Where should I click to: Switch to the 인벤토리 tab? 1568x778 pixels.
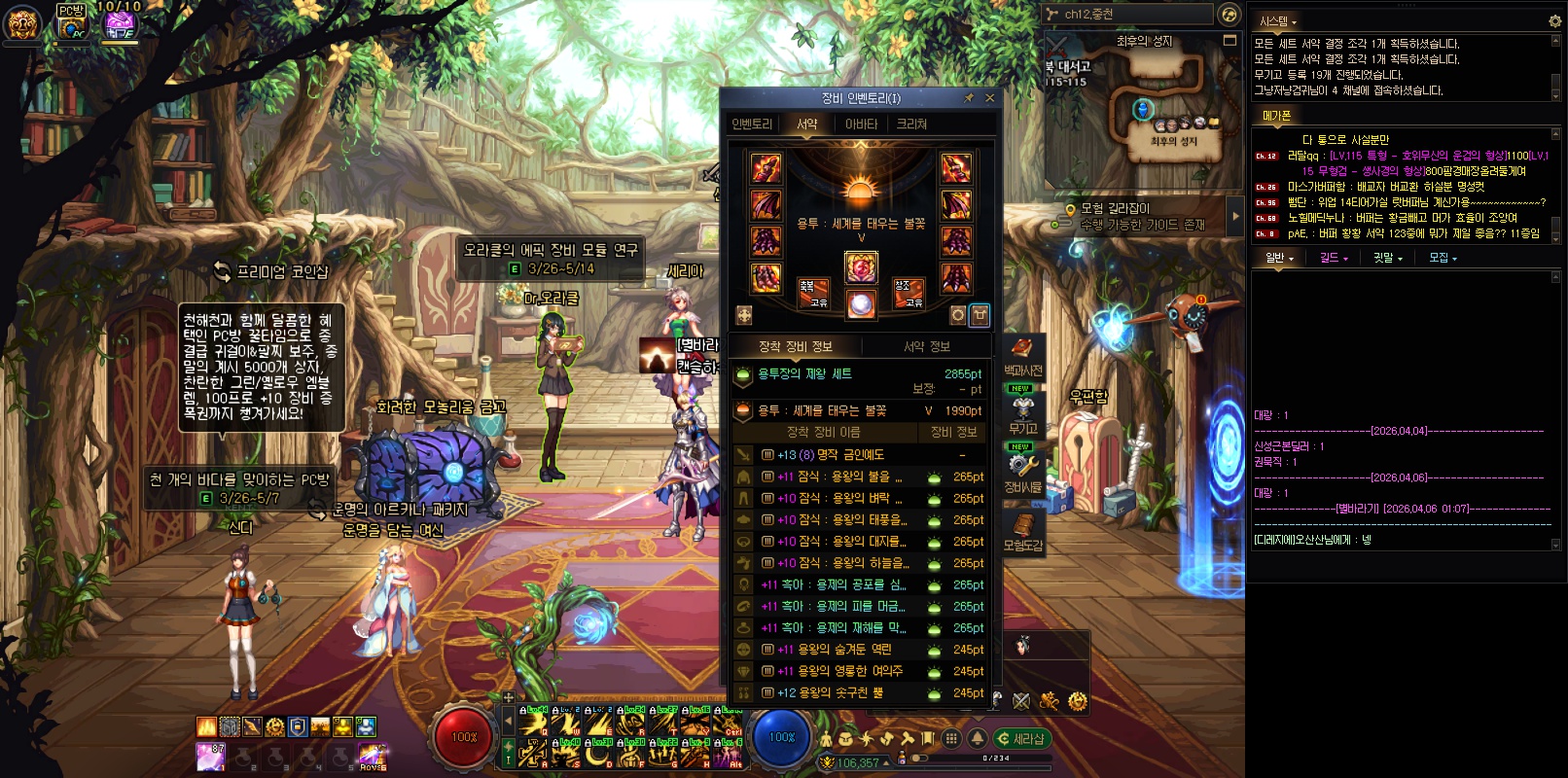tap(752, 124)
